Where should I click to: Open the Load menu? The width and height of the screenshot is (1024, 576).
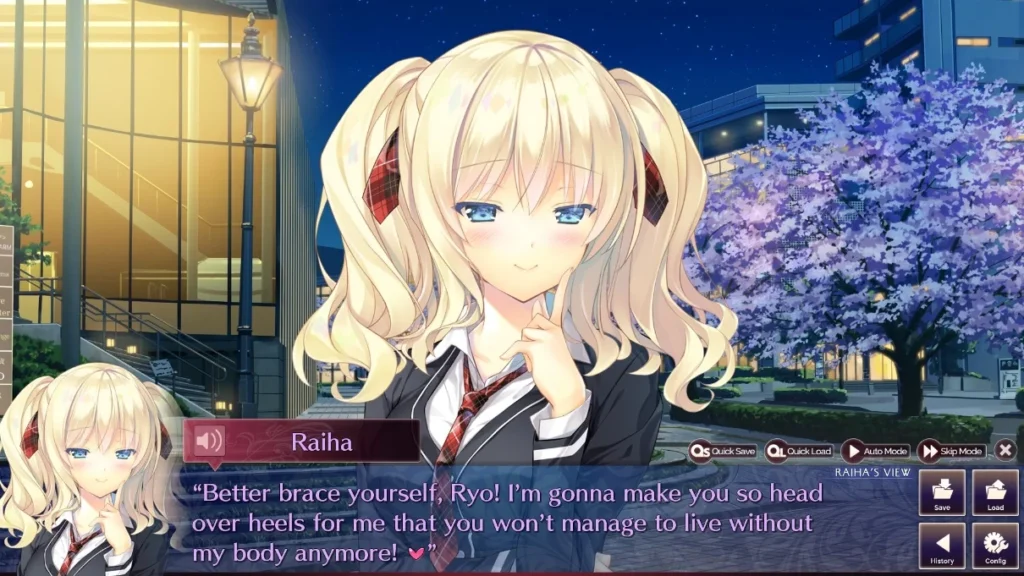point(995,493)
